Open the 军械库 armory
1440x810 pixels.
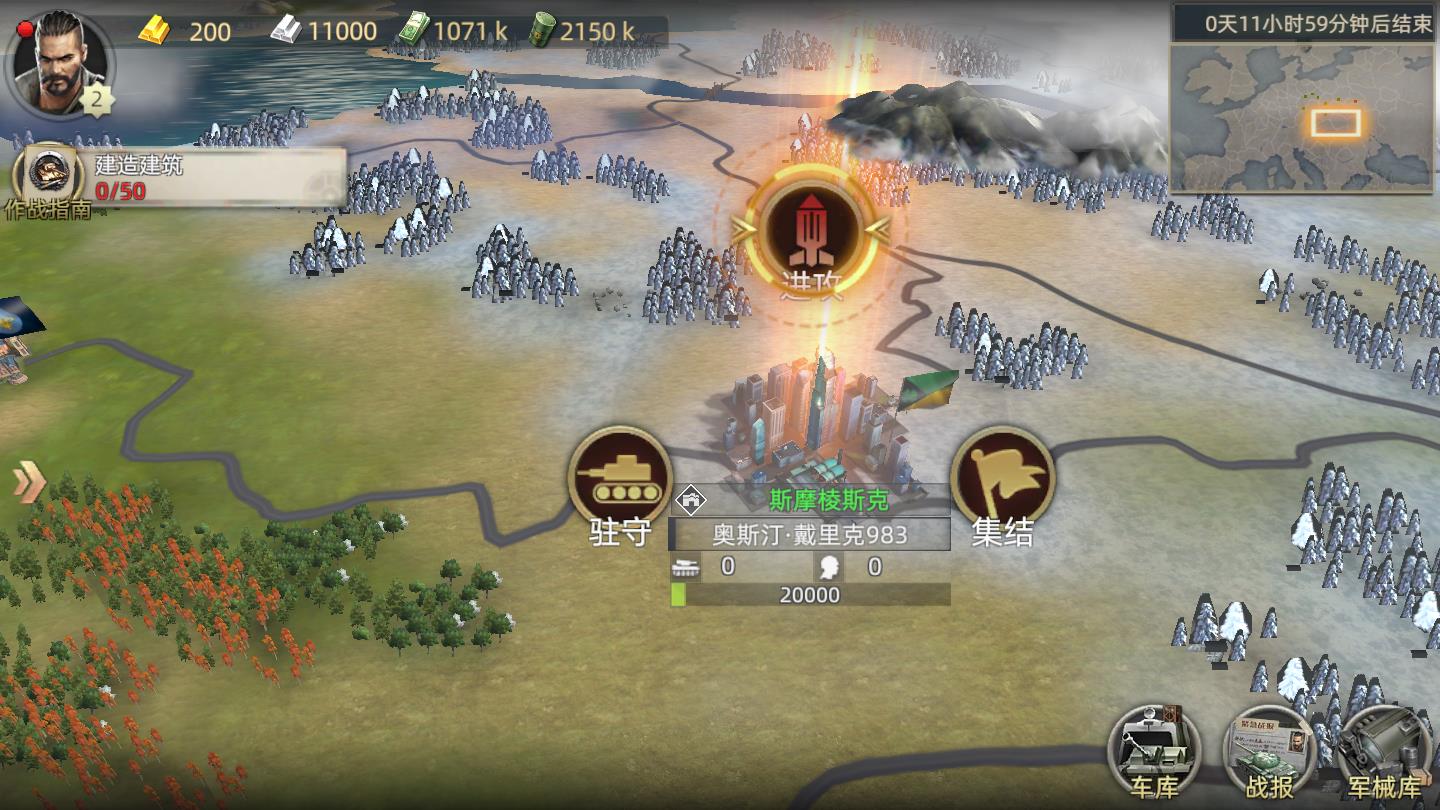[1383, 754]
